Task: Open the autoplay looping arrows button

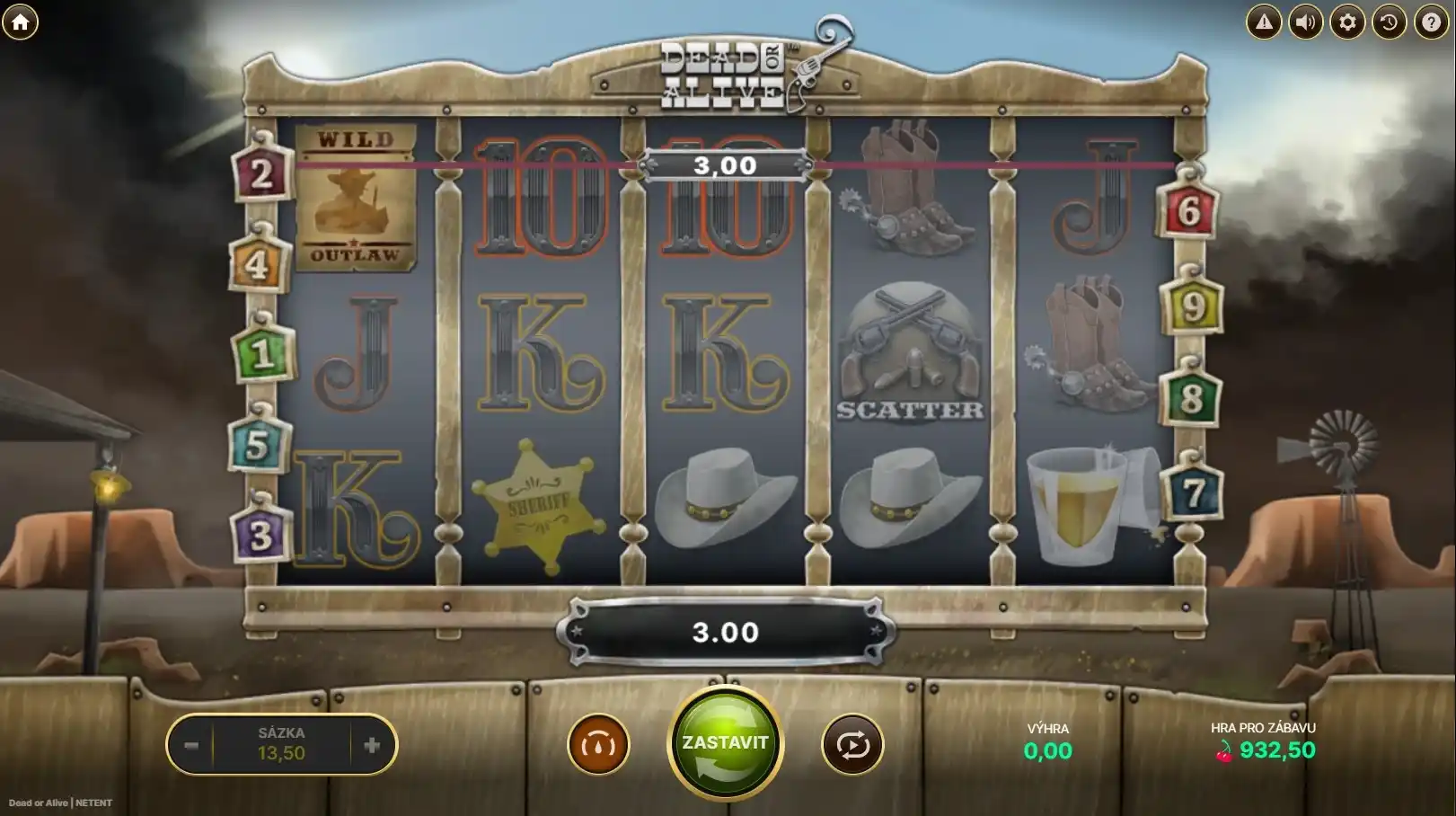Action: [x=852, y=744]
